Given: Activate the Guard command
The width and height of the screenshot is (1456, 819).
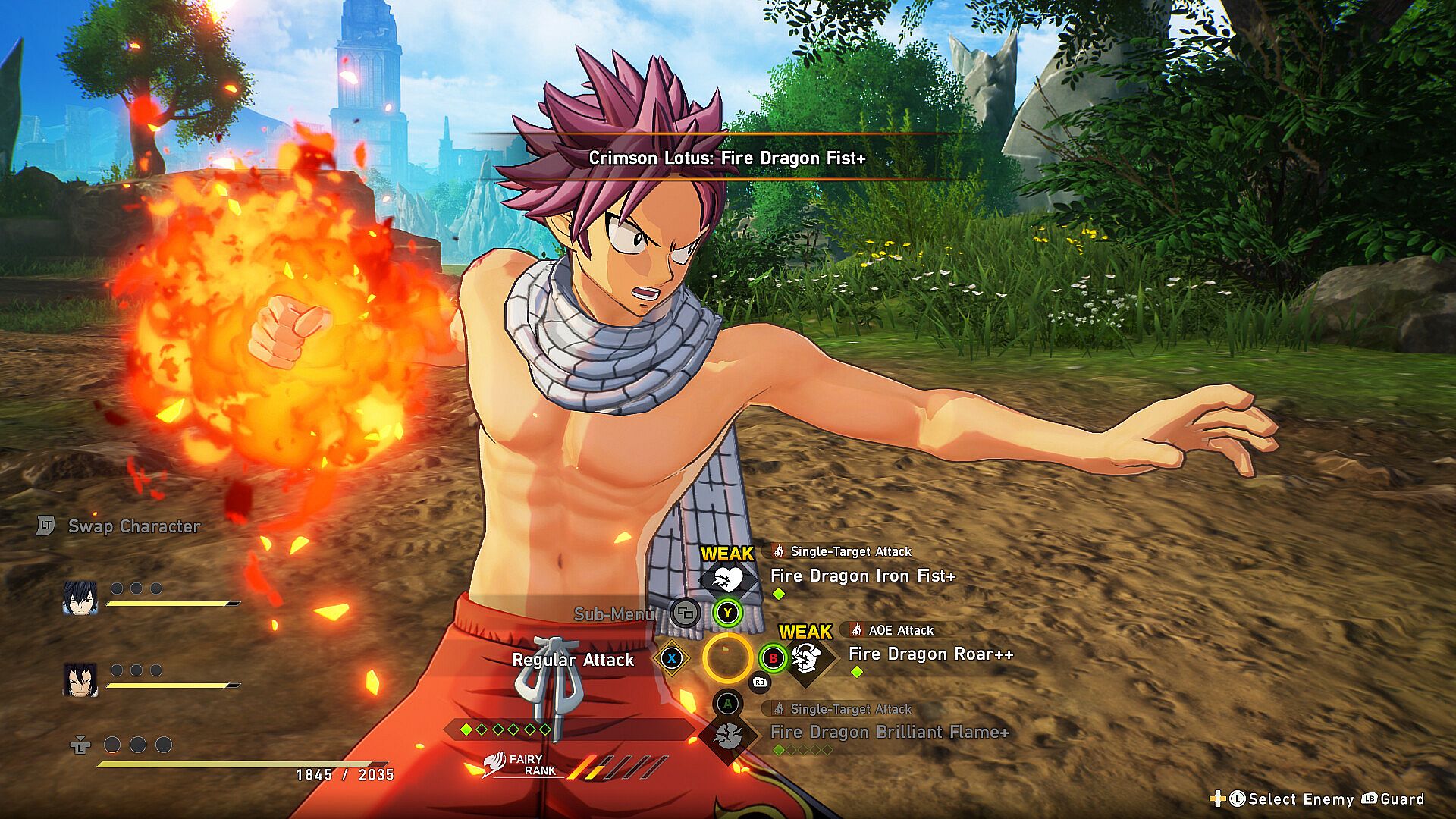Looking at the screenshot, I should pos(1401,799).
